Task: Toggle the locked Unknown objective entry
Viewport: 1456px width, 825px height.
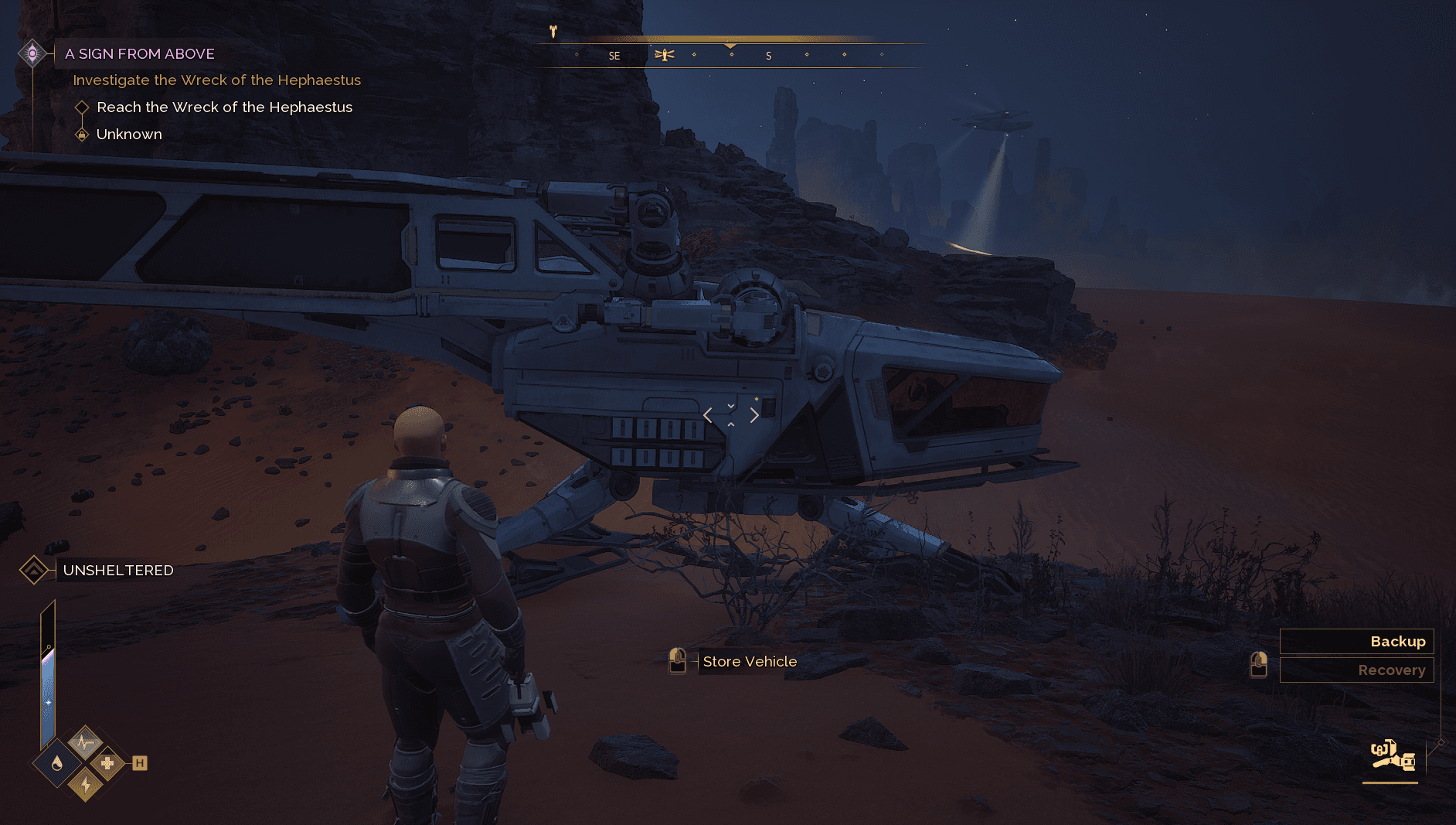Action: 82,134
